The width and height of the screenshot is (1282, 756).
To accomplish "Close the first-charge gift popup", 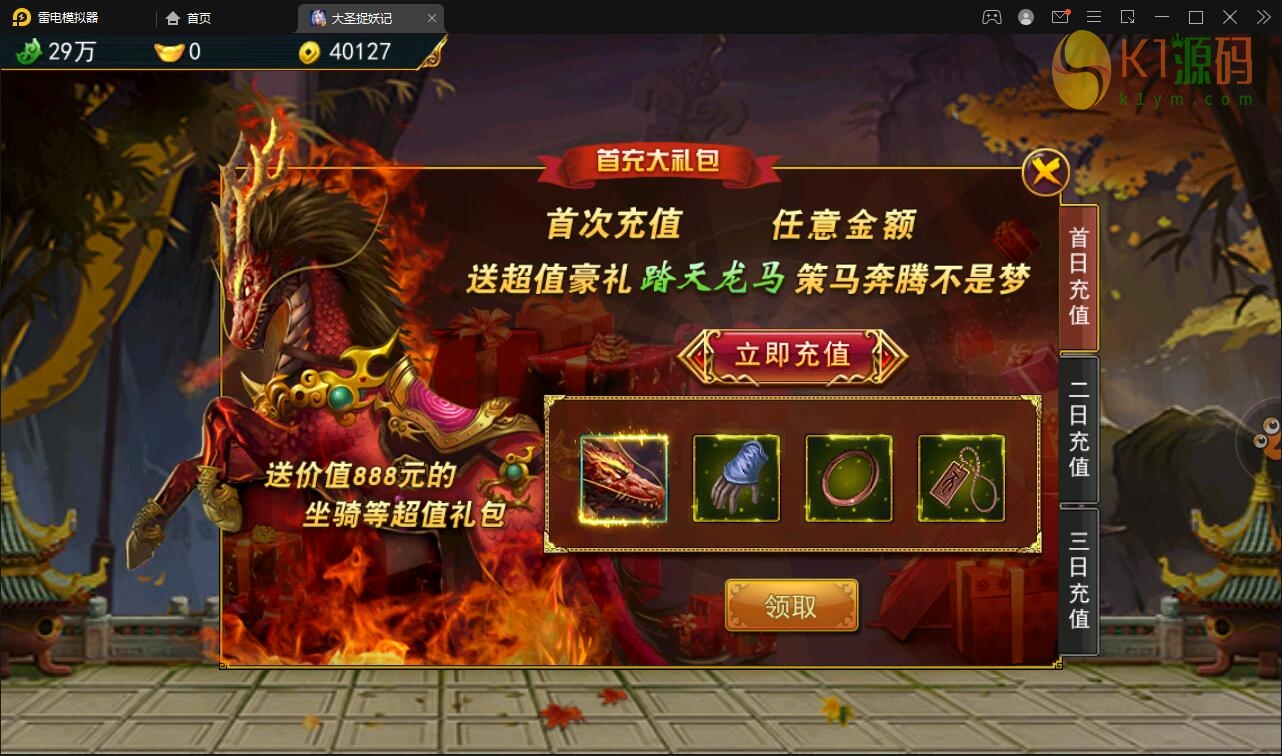I will (1046, 172).
